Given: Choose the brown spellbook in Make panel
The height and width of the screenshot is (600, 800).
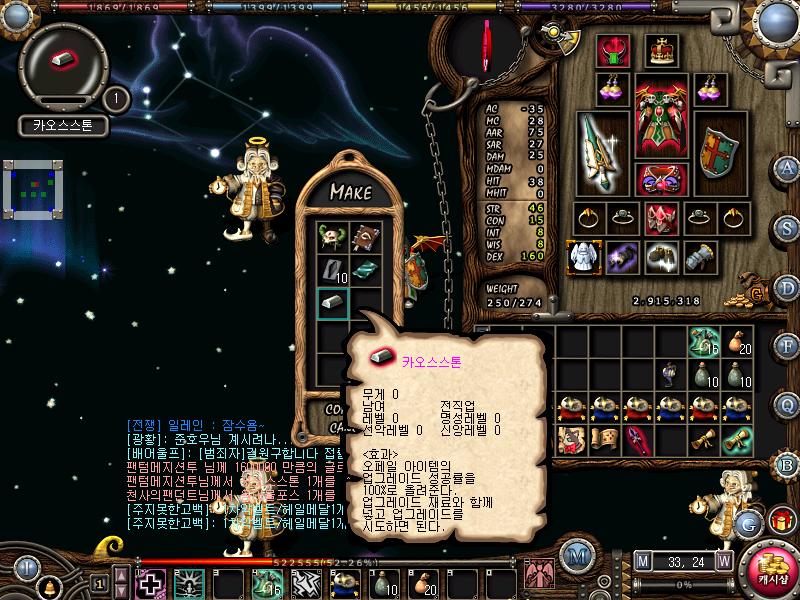Looking at the screenshot, I should click(365, 237).
